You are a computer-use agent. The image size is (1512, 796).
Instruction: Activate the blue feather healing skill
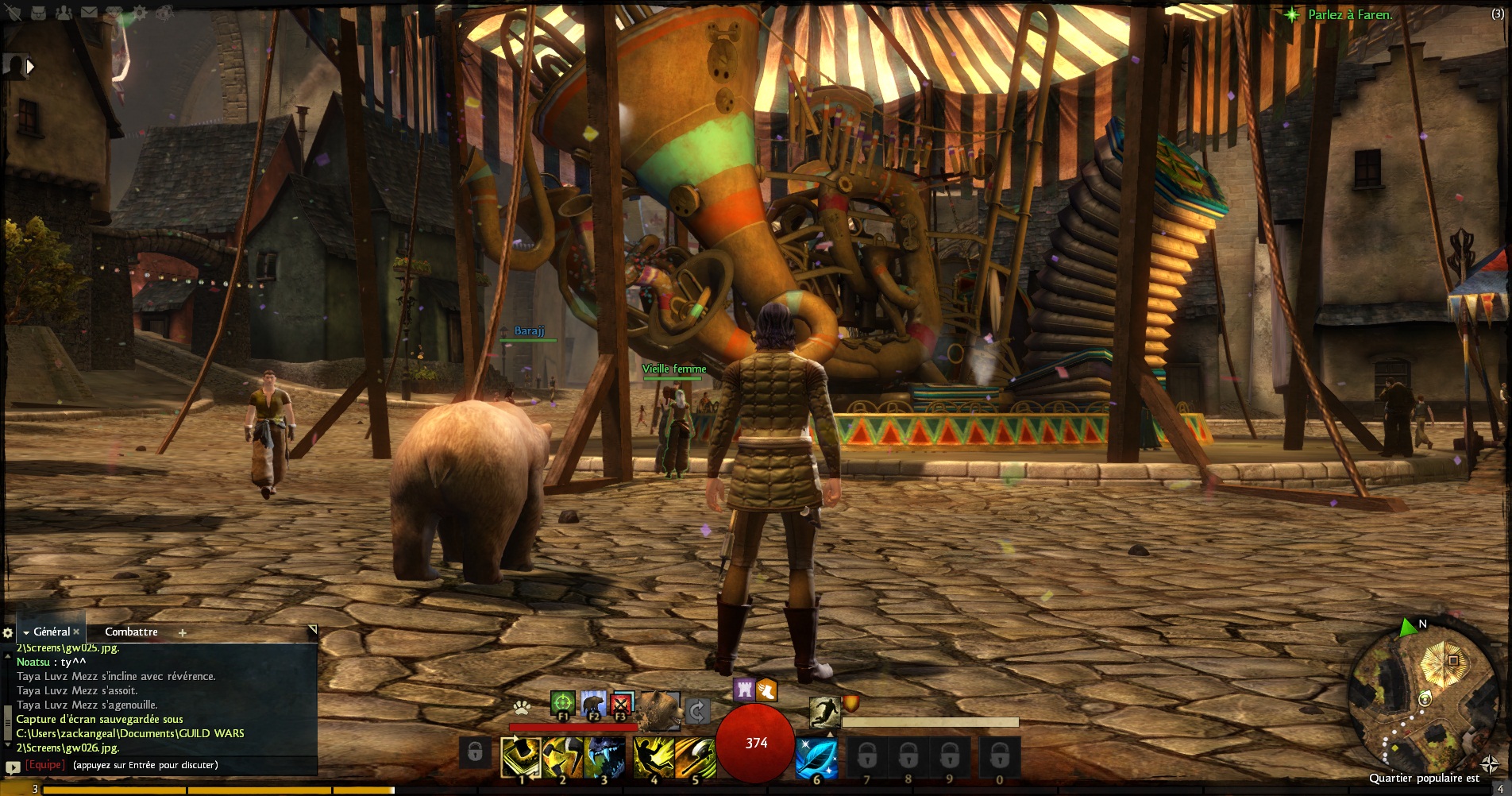point(816,757)
